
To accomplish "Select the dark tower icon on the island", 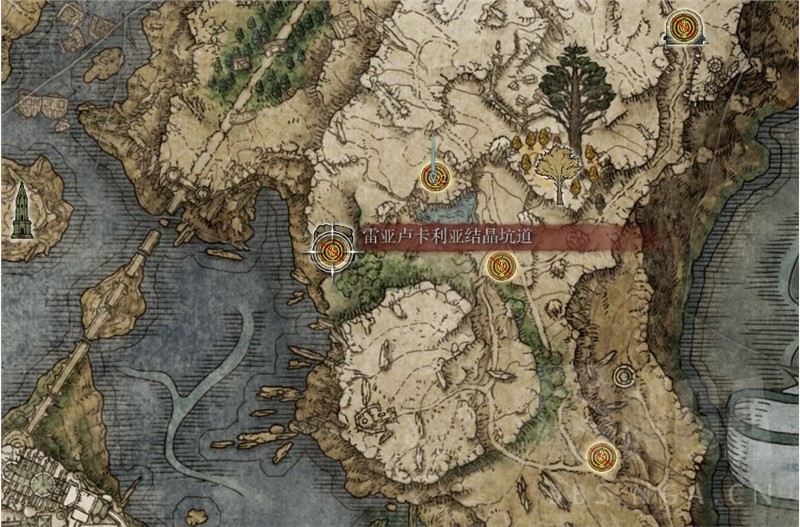I will pos(22,210).
